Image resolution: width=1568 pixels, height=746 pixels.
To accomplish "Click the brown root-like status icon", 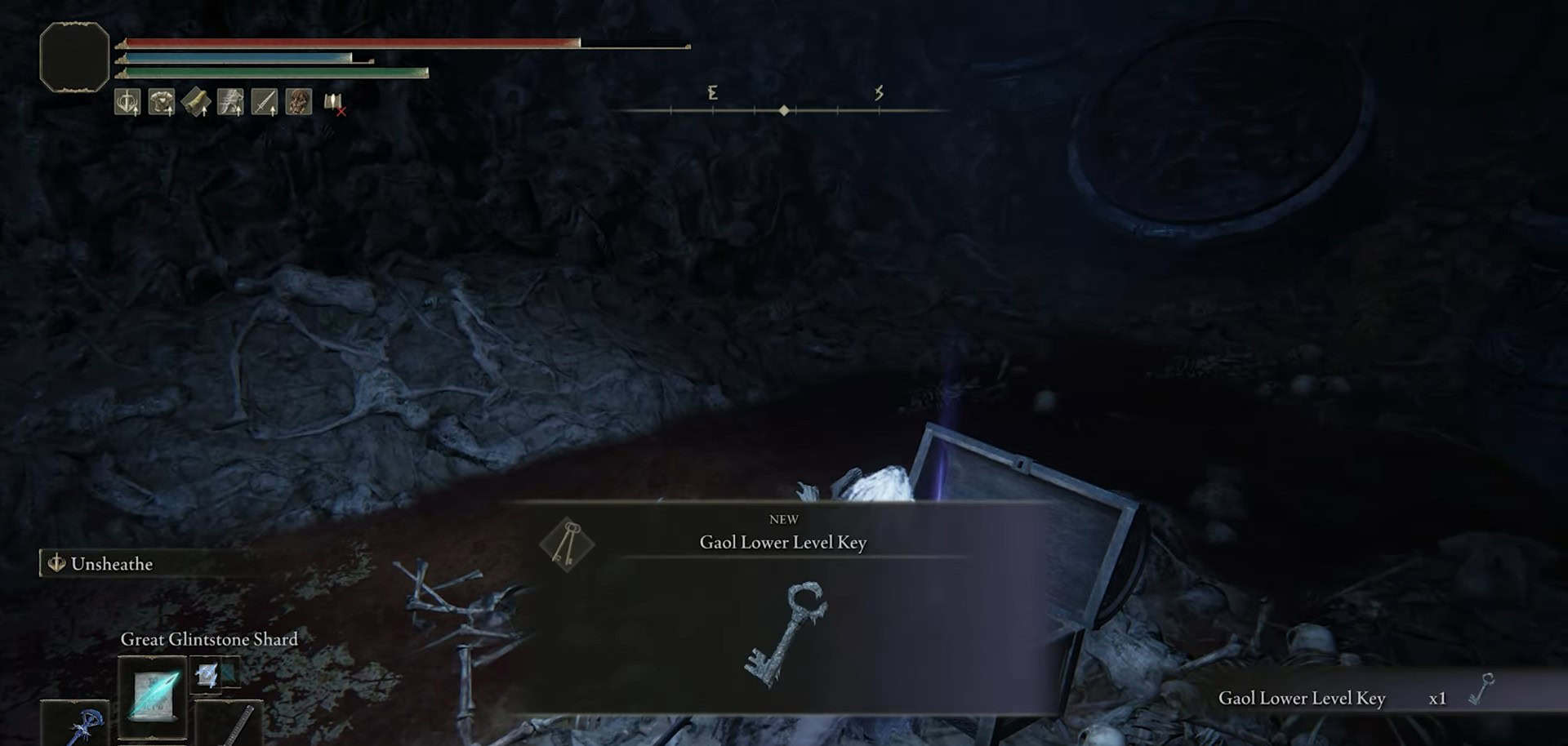I will 299,102.
